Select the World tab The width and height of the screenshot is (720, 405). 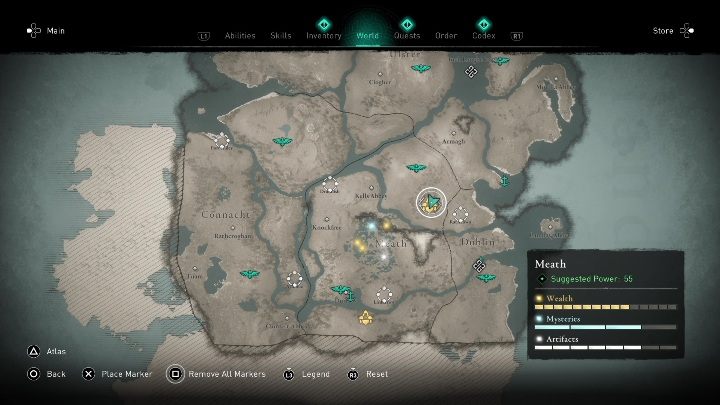(365, 35)
